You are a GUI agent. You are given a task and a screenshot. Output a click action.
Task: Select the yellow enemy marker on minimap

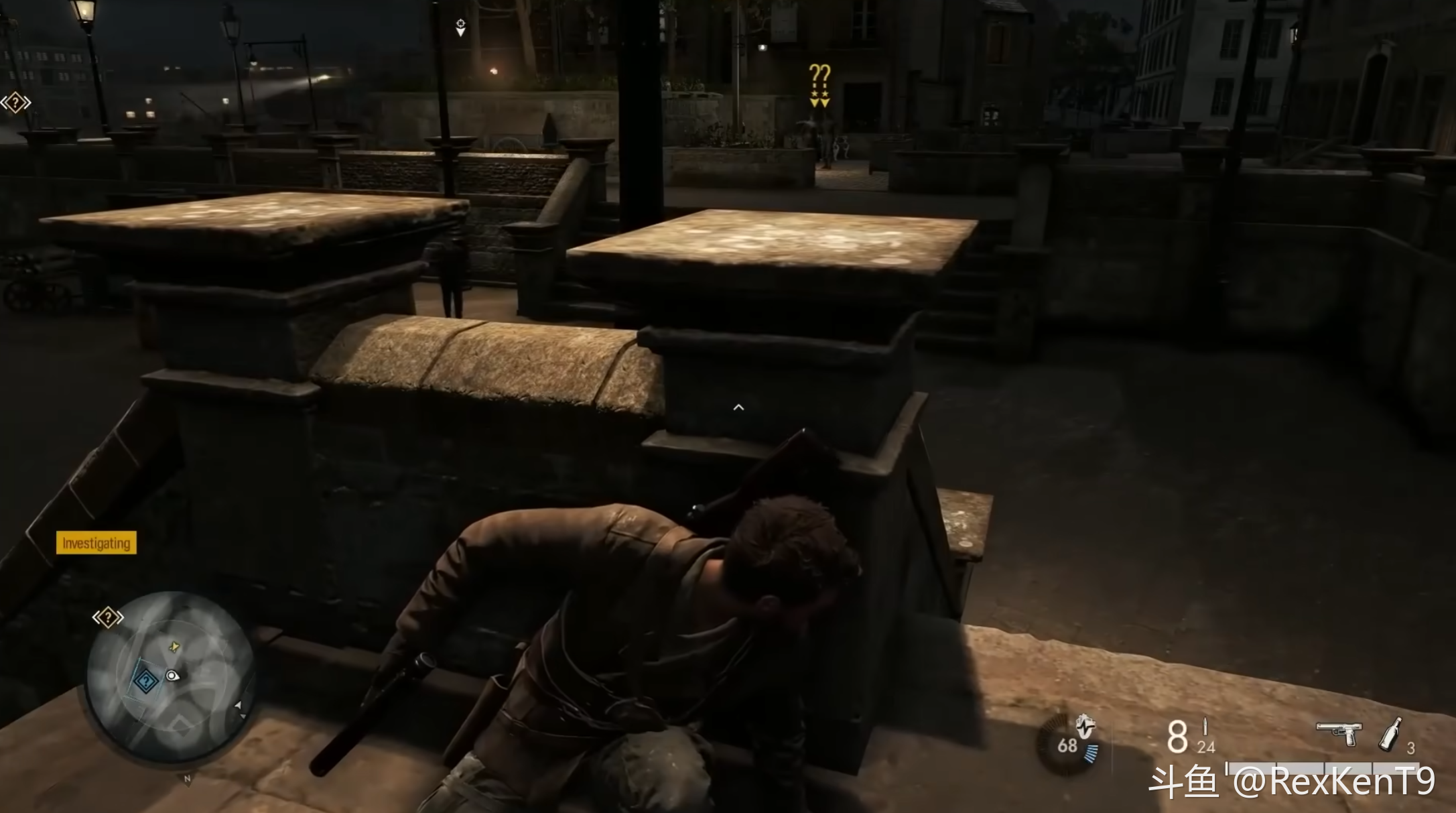pos(175,646)
